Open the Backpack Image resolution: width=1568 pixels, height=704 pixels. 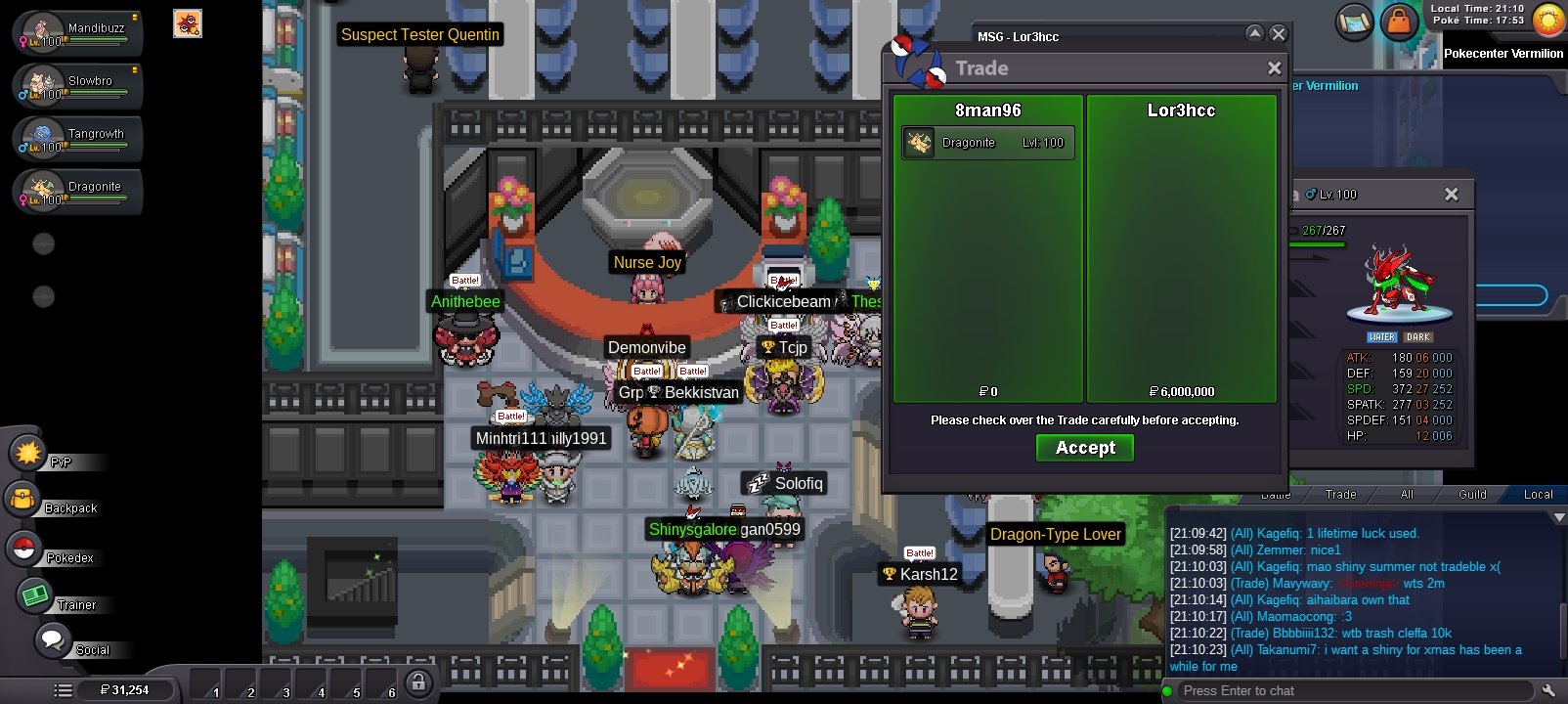[23, 501]
